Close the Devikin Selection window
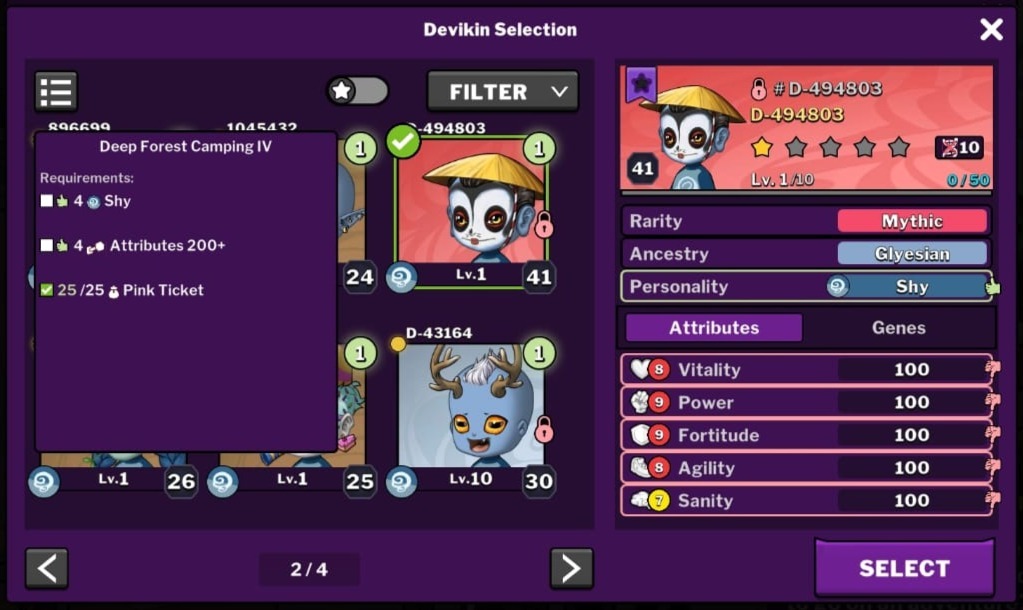This screenshot has width=1023, height=610. pyautogui.click(x=991, y=30)
